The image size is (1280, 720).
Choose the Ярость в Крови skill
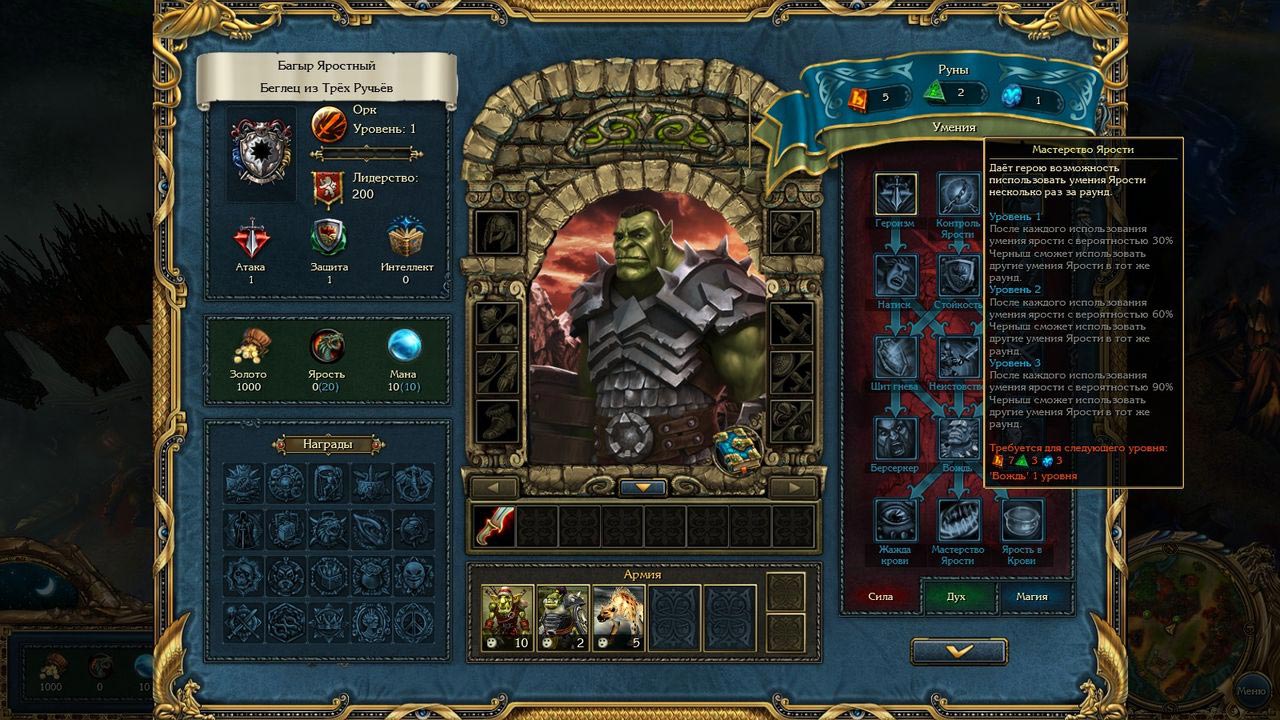coord(1022,520)
